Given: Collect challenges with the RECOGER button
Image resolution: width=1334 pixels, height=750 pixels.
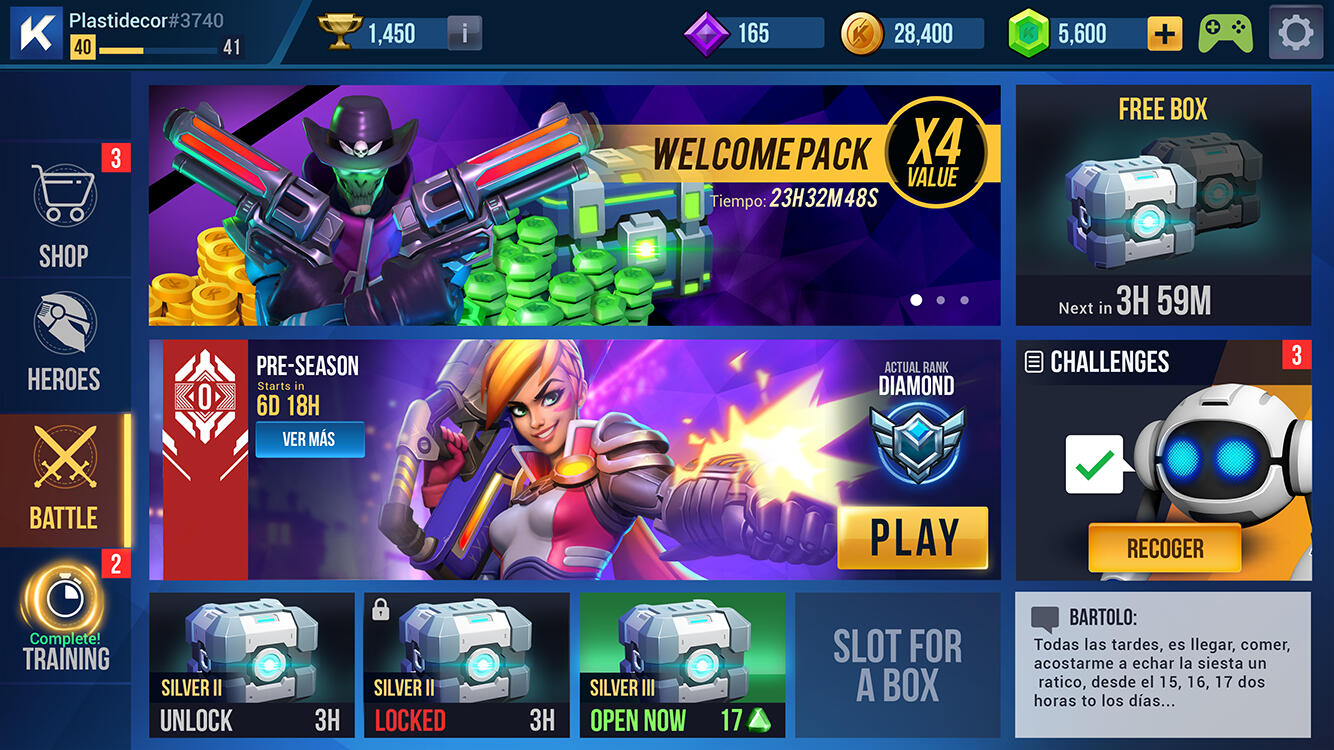Looking at the screenshot, I should pos(1164,548).
